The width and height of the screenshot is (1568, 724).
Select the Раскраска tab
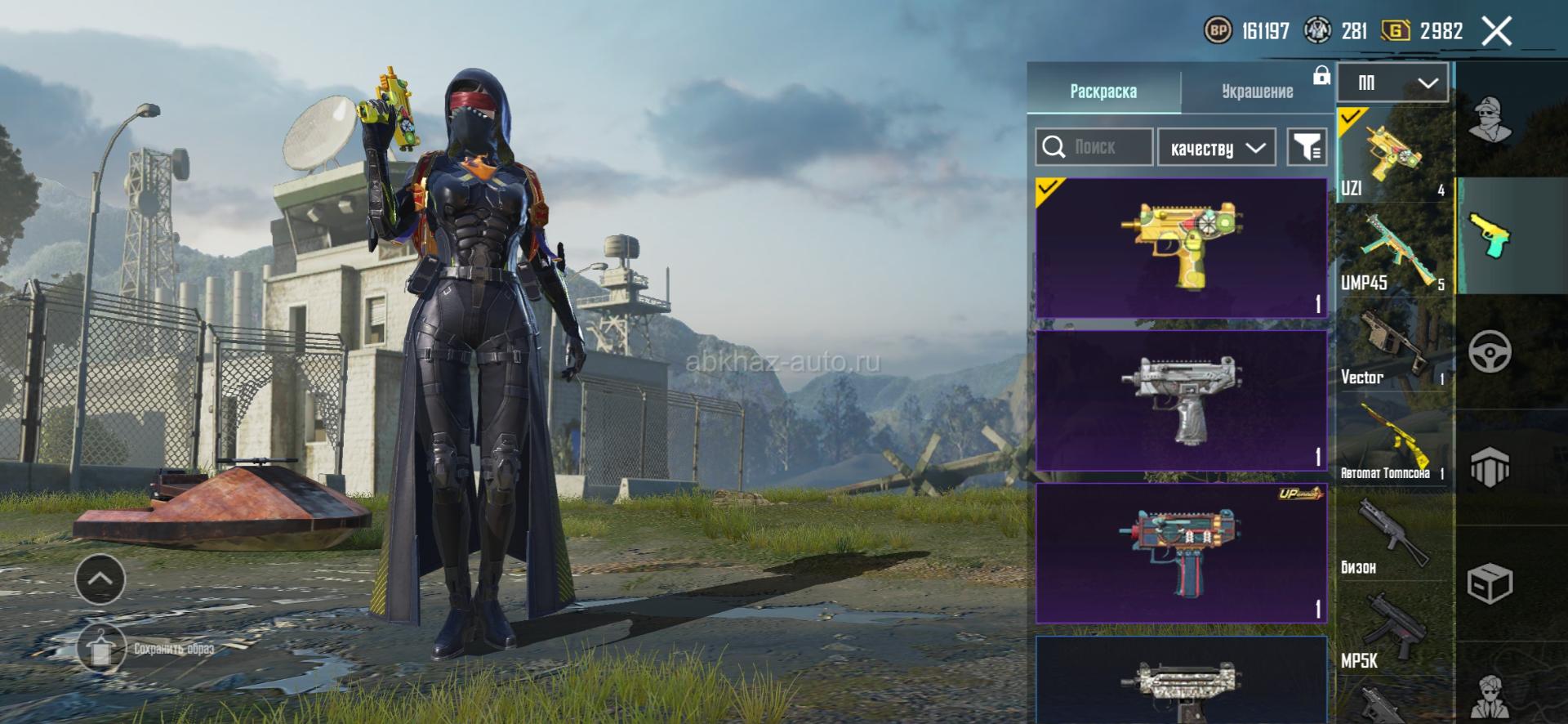coord(1103,92)
